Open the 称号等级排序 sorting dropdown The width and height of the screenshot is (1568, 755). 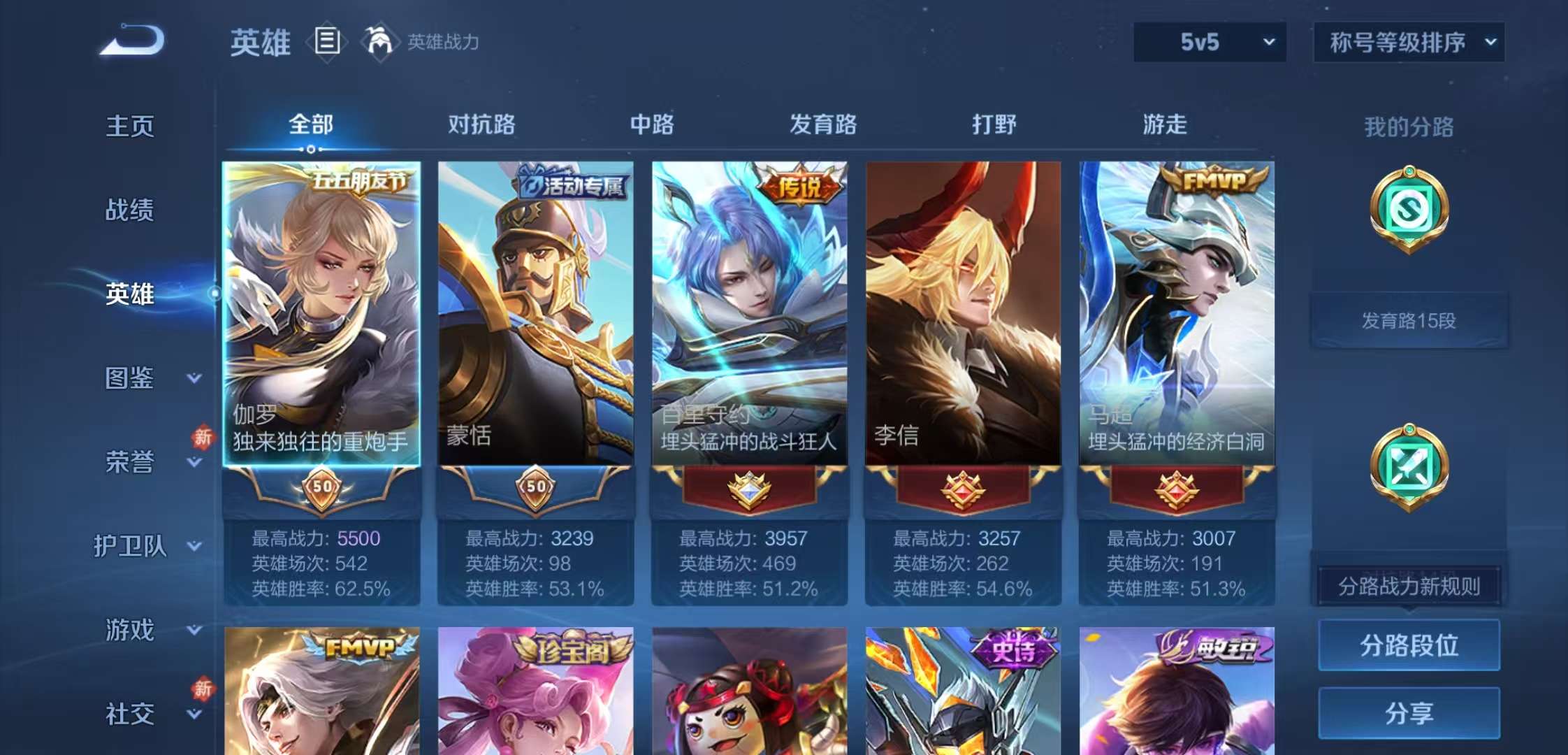[1407, 42]
